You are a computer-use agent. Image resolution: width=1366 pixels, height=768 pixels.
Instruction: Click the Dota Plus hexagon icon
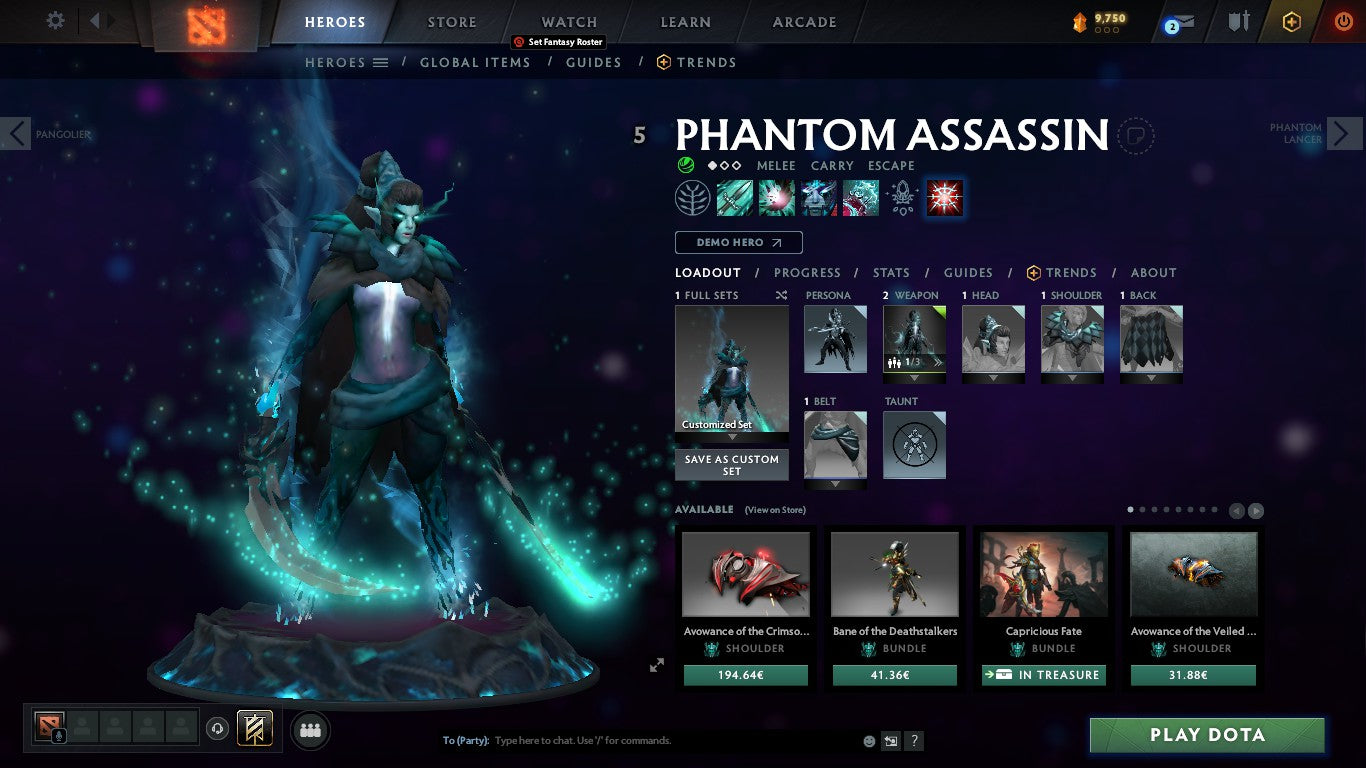(x=1291, y=21)
